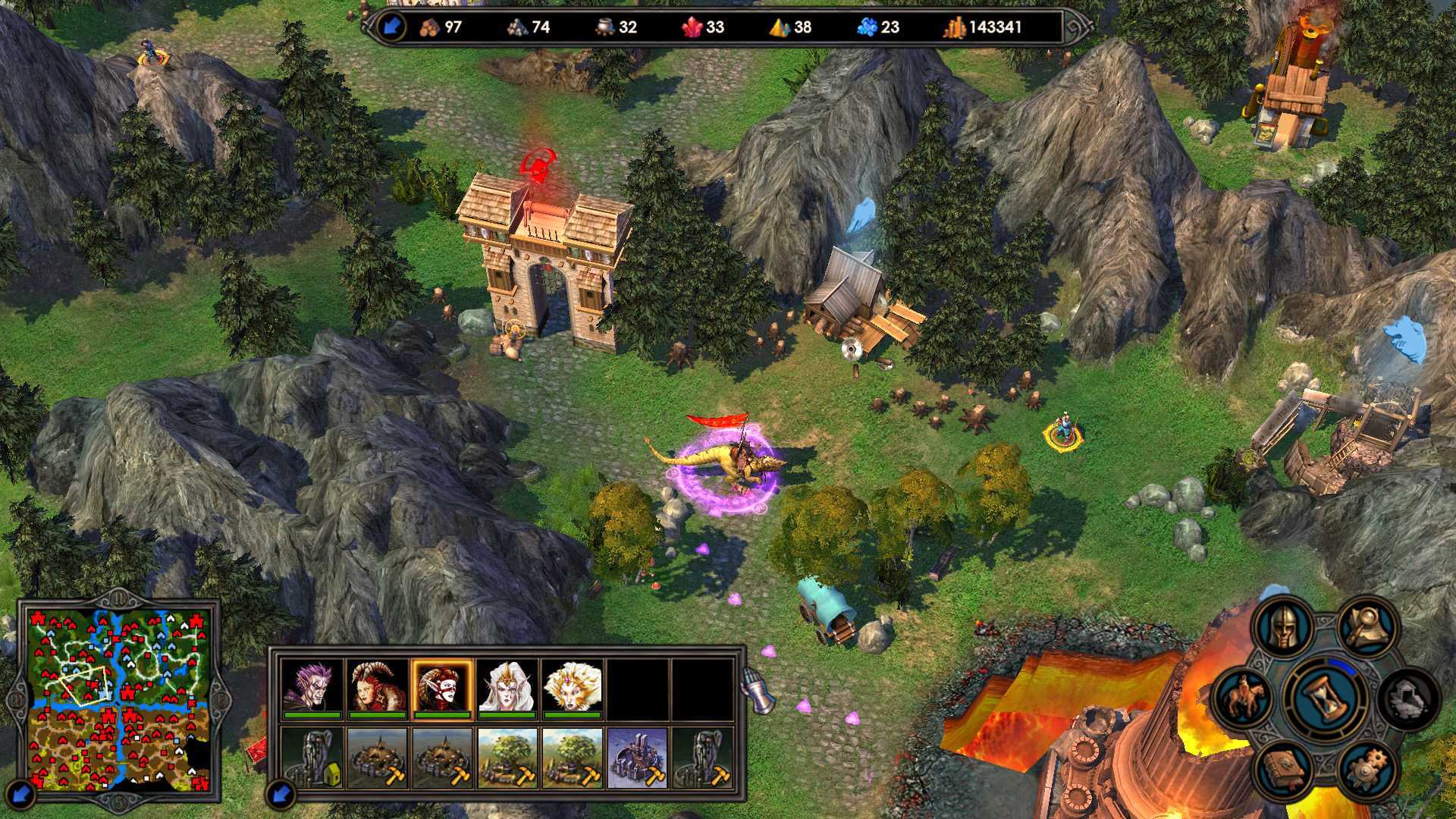The height and width of the screenshot is (819, 1456).
Task: Open the spellbook icon
Action: 1283,770
